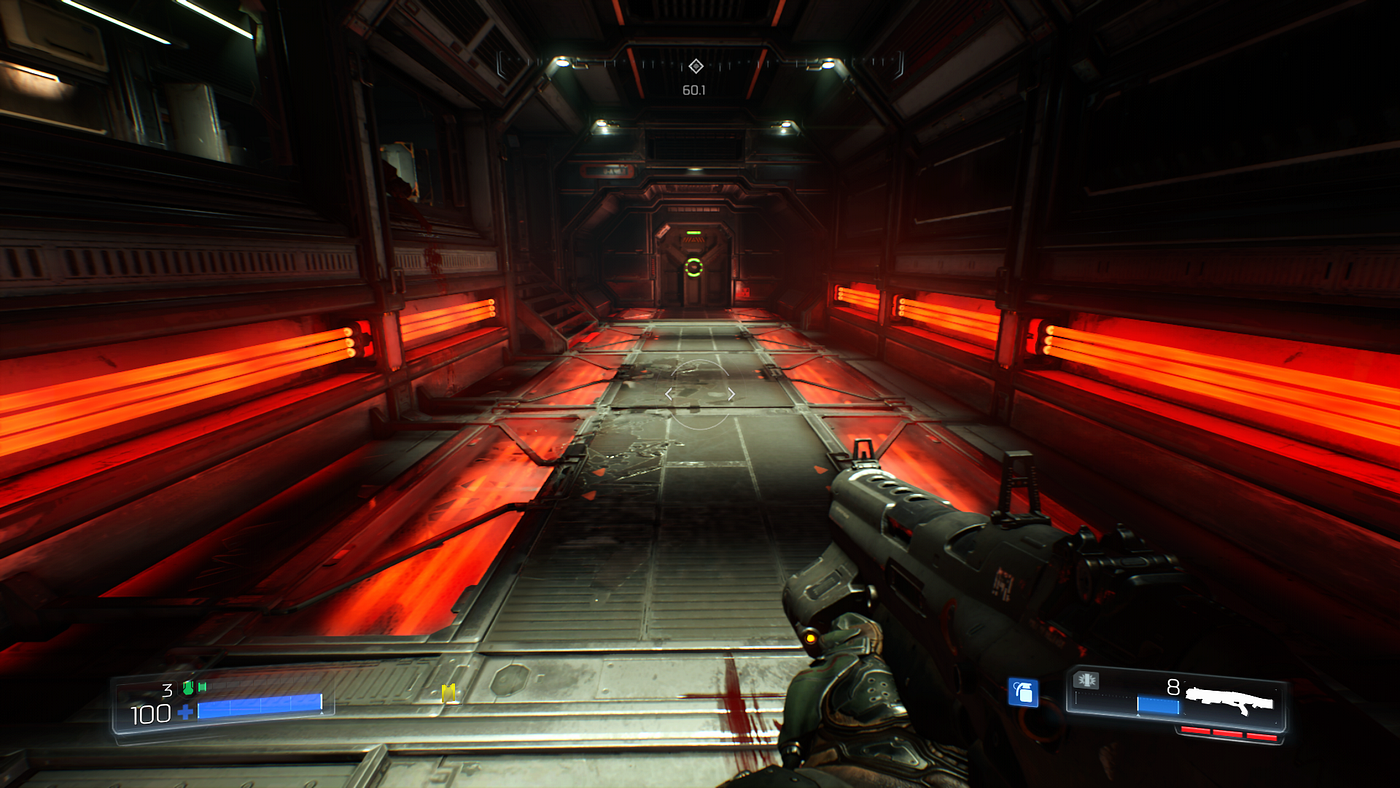The height and width of the screenshot is (788, 1400).
Task: Click the green armor icon
Action: [x=187, y=687]
